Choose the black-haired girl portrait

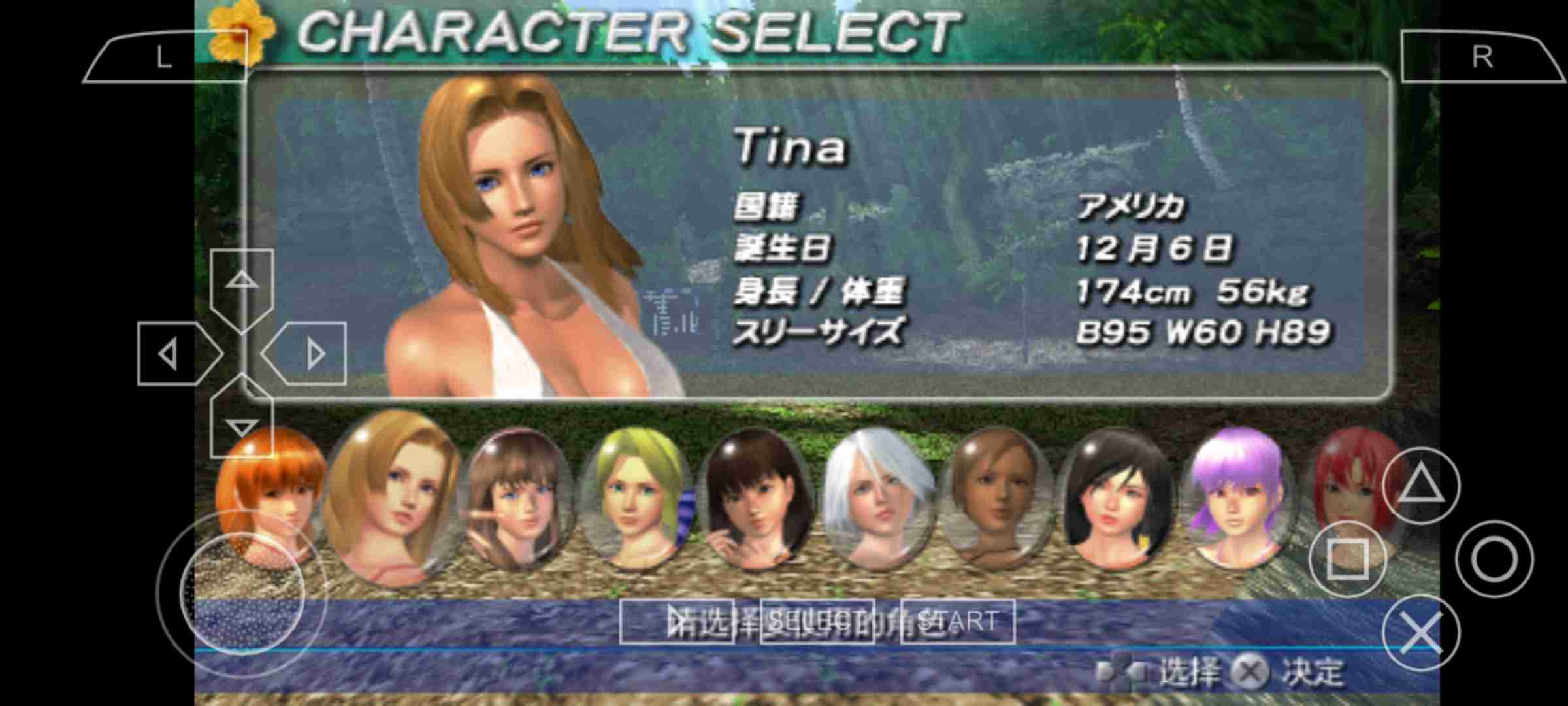pyautogui.click(x=1114, y=500)
